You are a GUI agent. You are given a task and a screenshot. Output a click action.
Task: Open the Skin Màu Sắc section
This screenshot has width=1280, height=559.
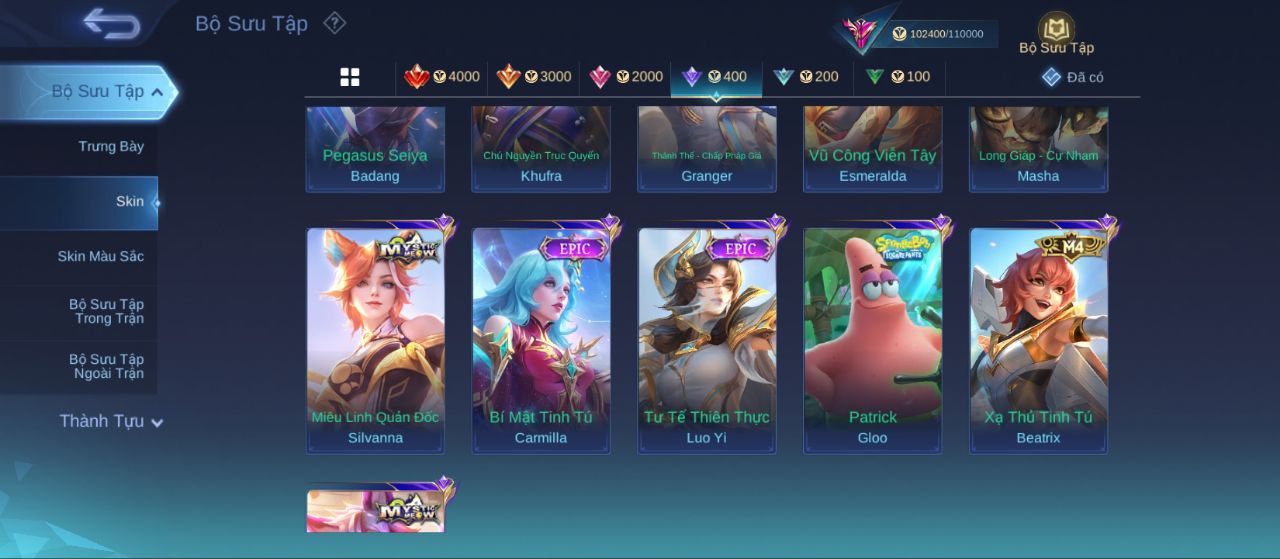100,257
